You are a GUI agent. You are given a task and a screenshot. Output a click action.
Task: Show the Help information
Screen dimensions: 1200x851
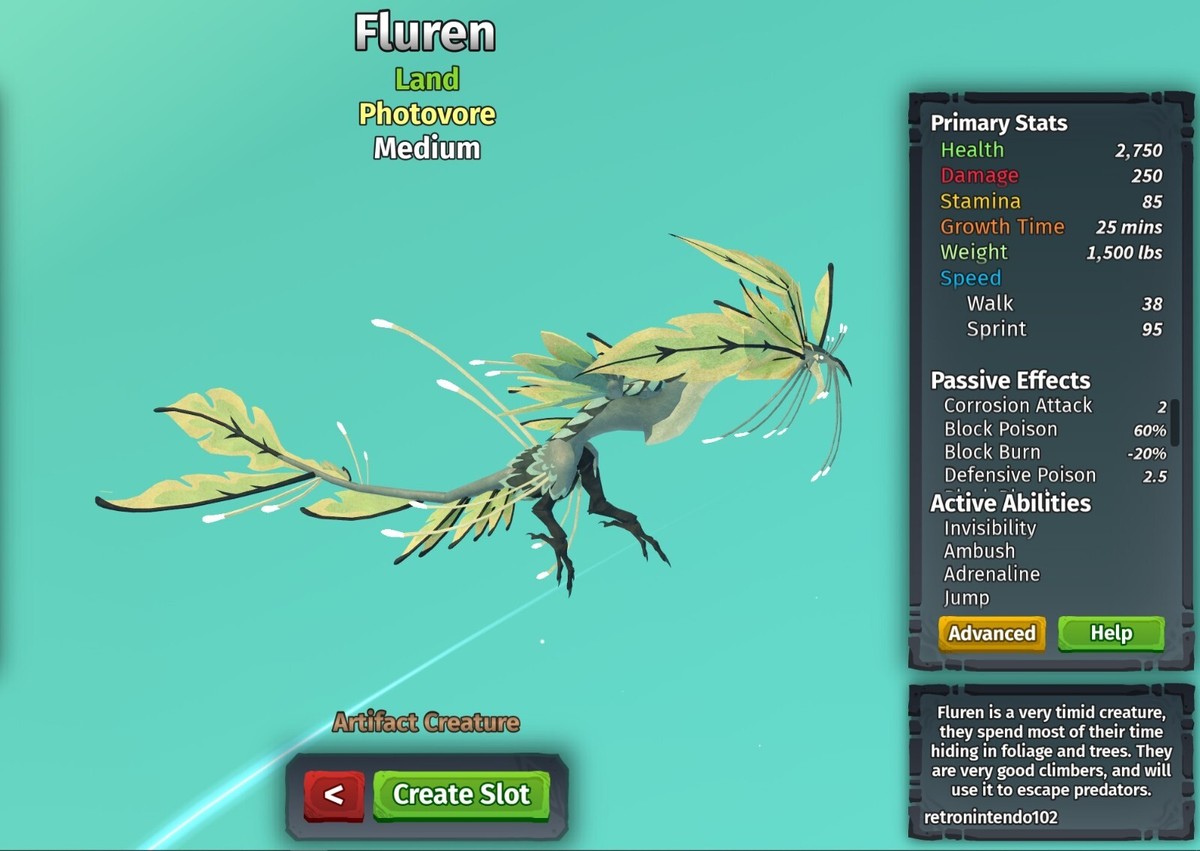point(1110,634)
